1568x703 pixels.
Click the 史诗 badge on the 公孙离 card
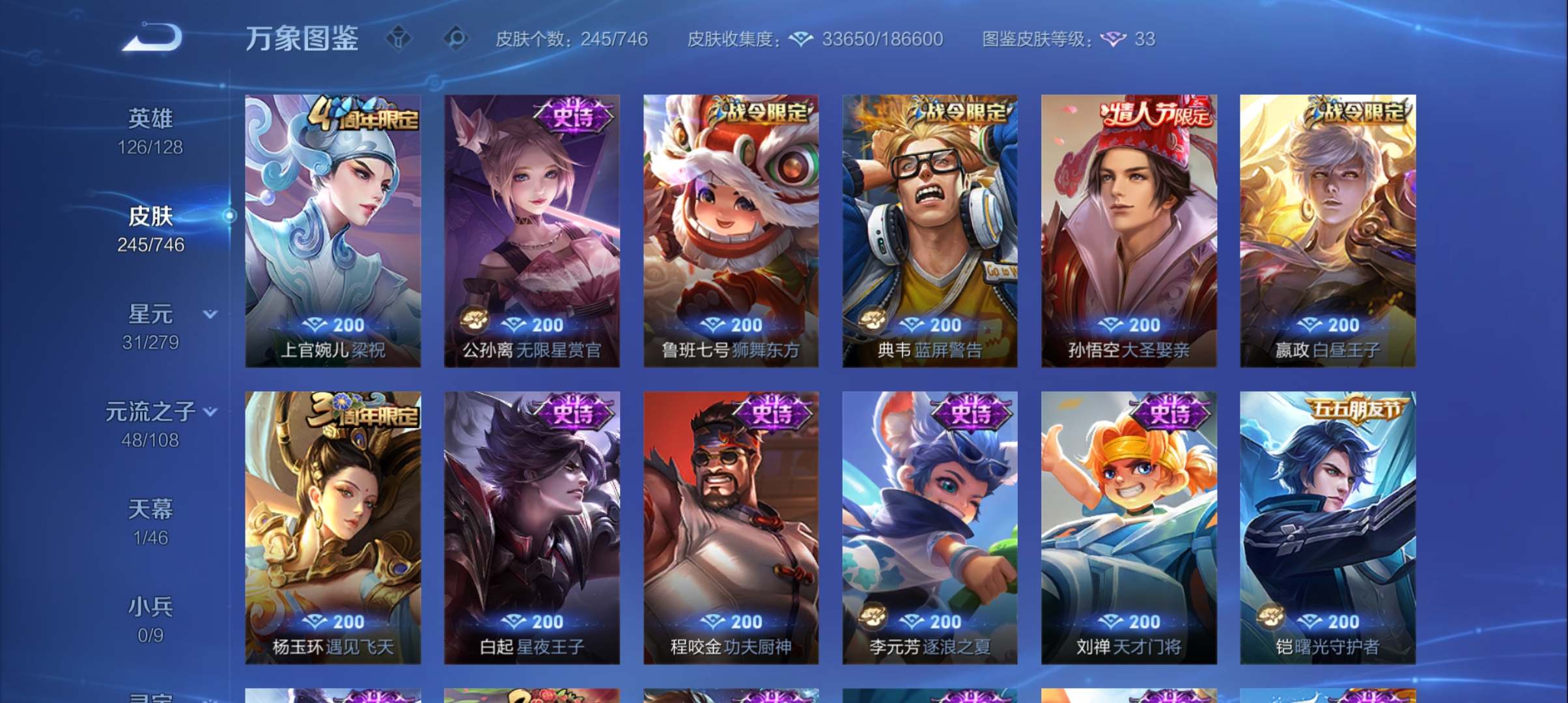tap(573, 115)
